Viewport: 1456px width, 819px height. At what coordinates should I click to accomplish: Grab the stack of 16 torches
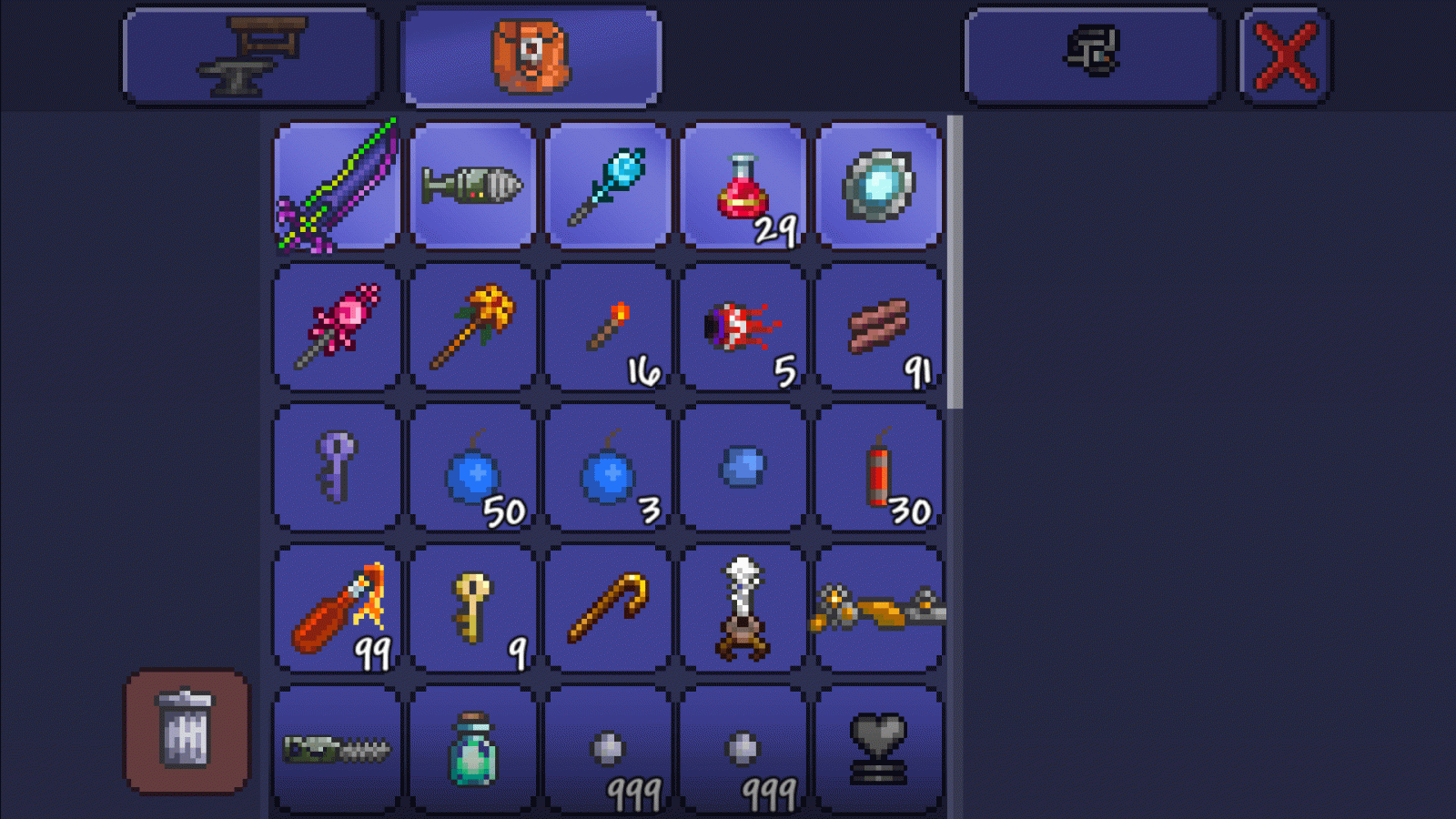click(x=606, y=326)
